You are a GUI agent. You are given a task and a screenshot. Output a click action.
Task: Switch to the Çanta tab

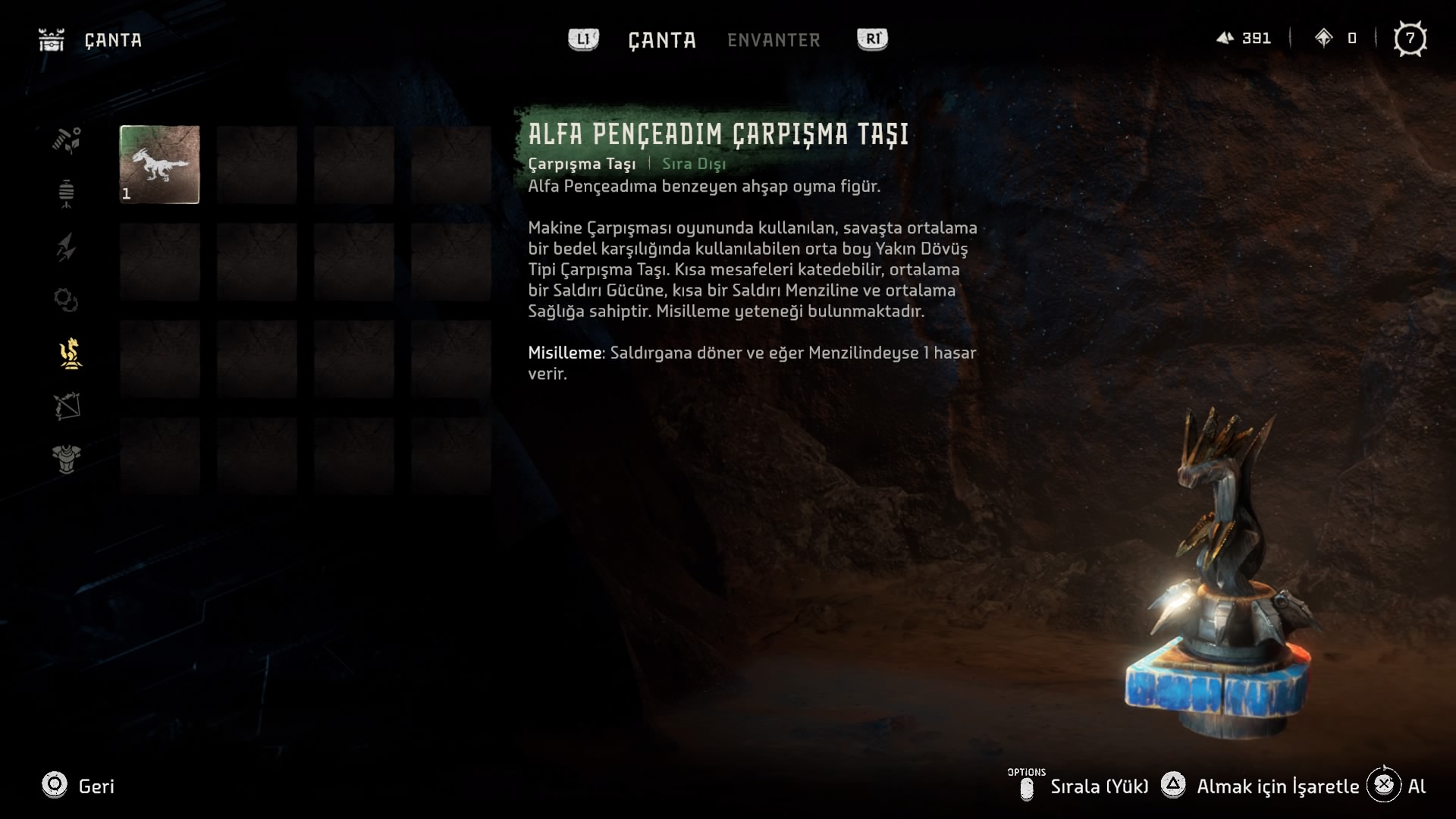[x=661, y=40]
